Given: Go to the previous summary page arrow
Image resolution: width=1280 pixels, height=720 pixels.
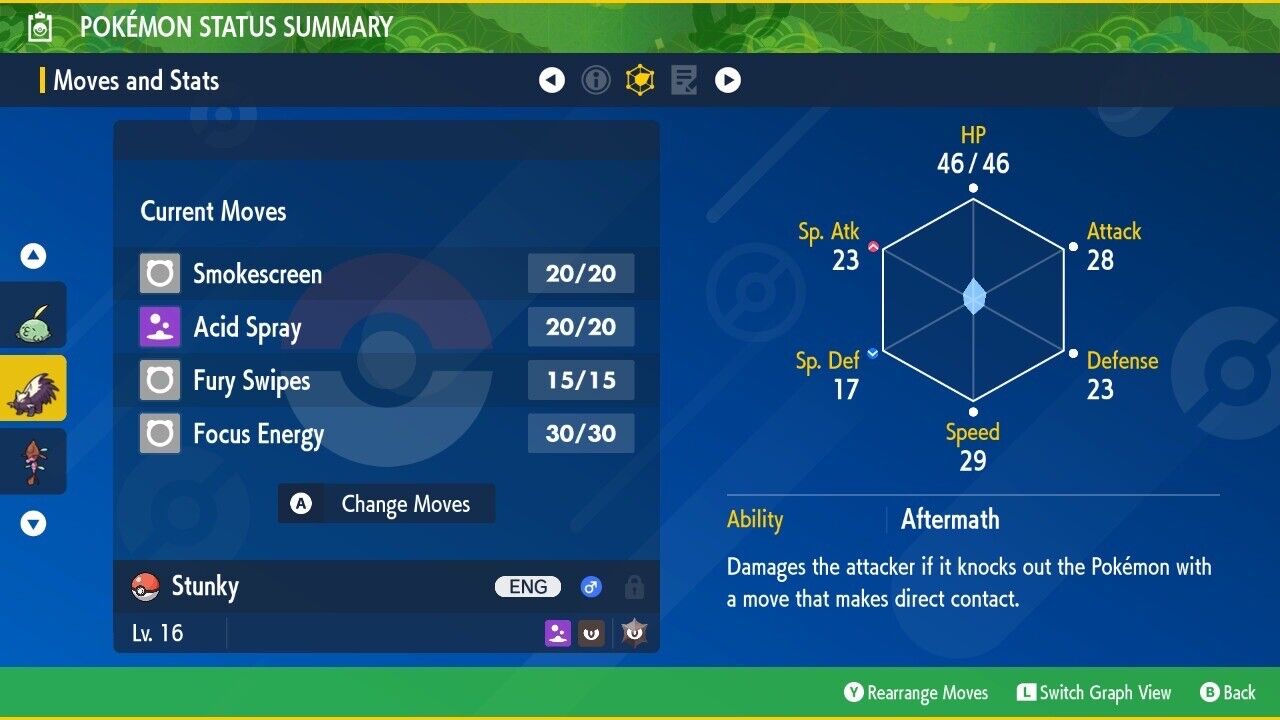Looking at the screenshot, I should pyautogui.click(x=552, y=80).
